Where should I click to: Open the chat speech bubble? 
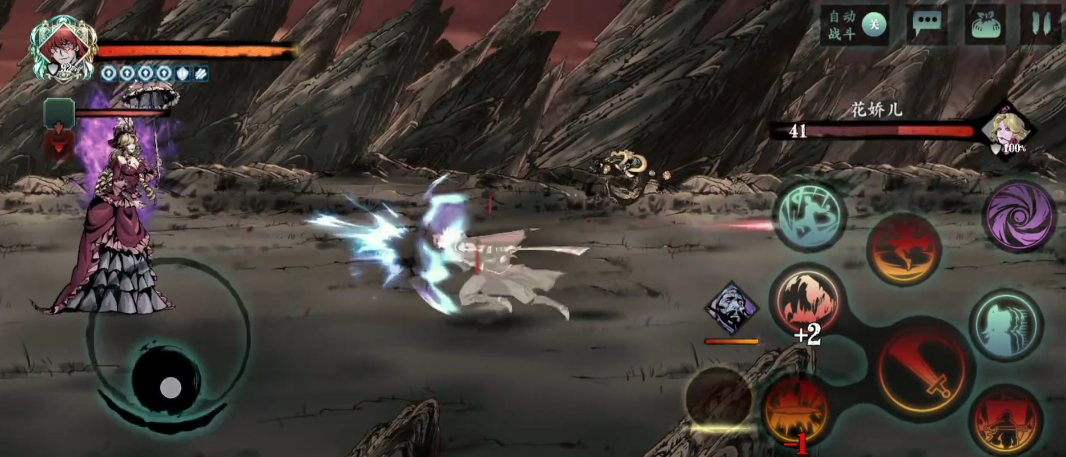pos(927,25)
